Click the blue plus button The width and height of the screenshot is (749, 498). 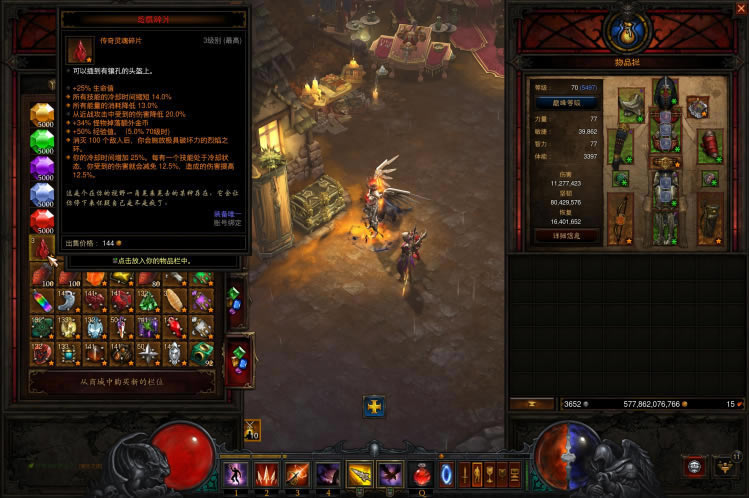click(x=374, y=408)
